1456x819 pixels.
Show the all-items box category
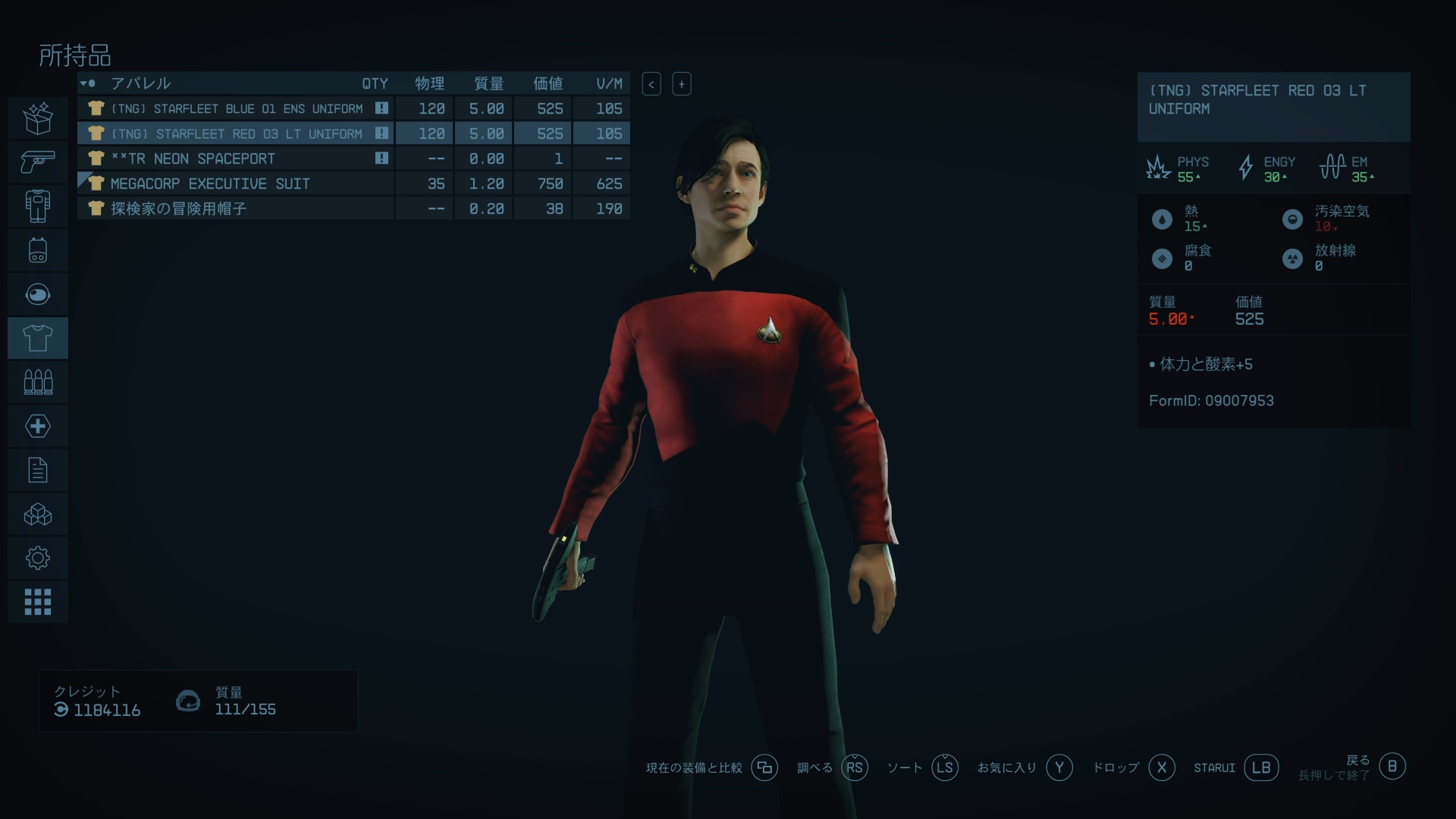tap(38, 118)
